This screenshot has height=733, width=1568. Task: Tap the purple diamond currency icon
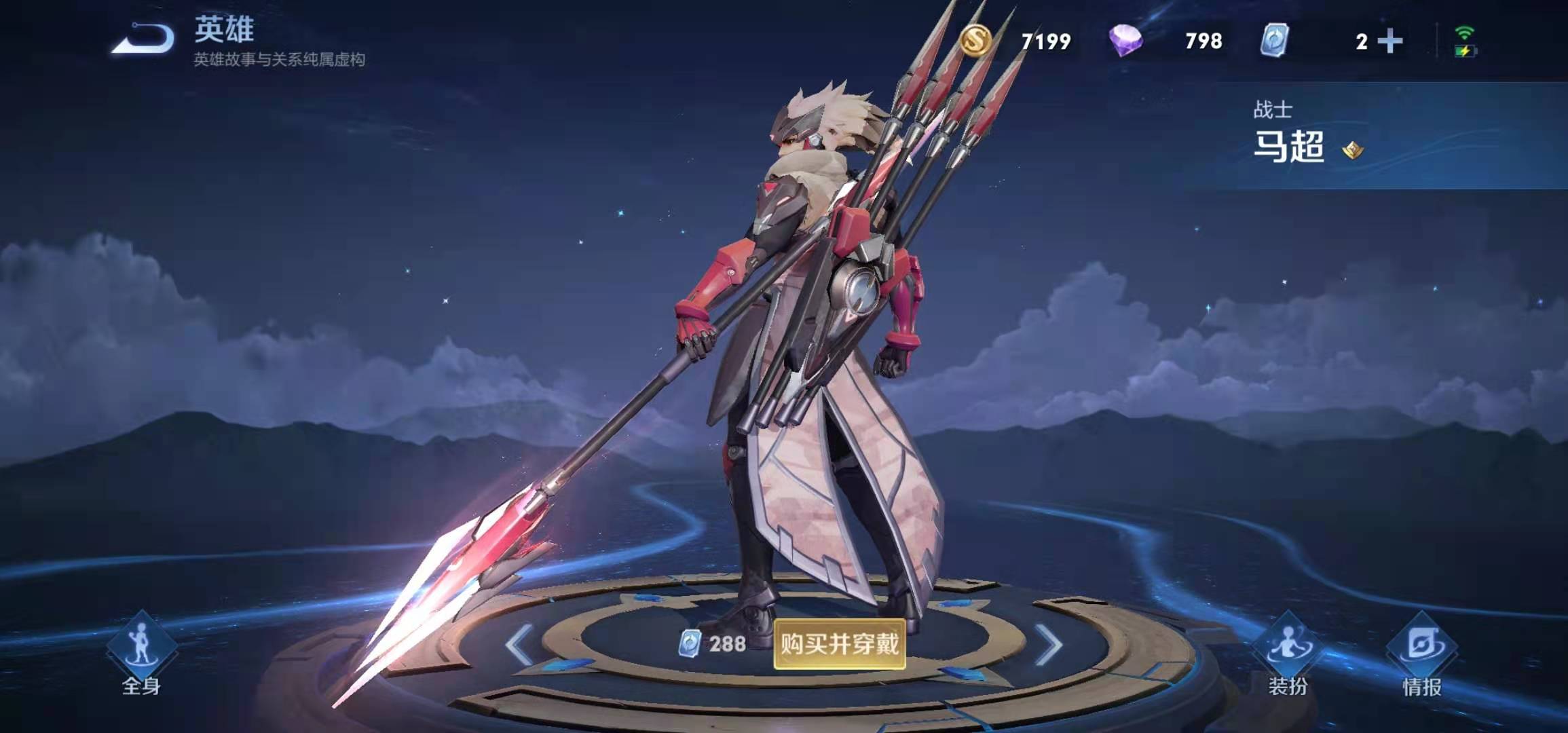pyautogui.click(x=1125, y=41)
